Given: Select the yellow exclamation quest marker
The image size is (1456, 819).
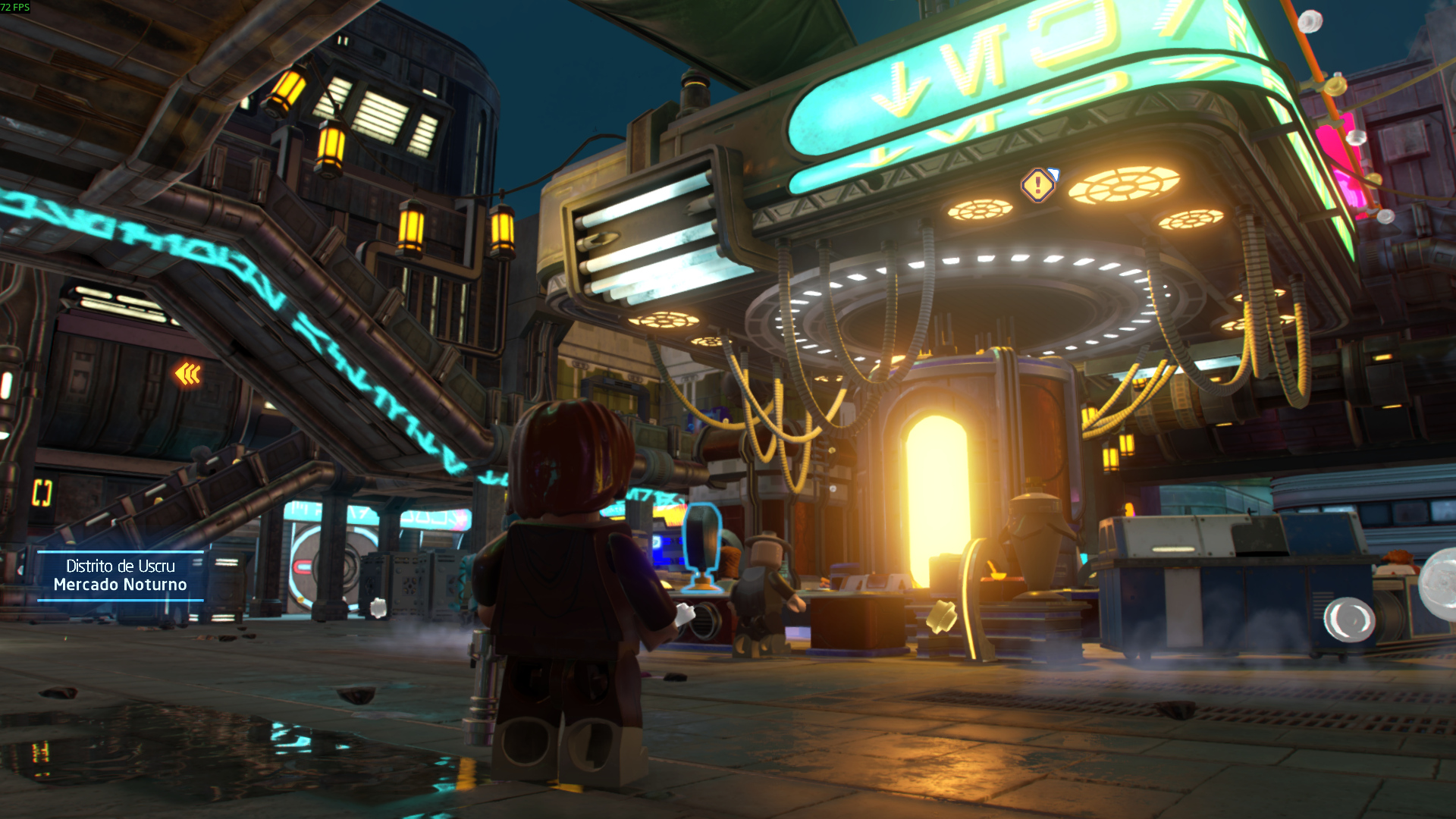Looking at the screenshot, I should coord(1037,184).
